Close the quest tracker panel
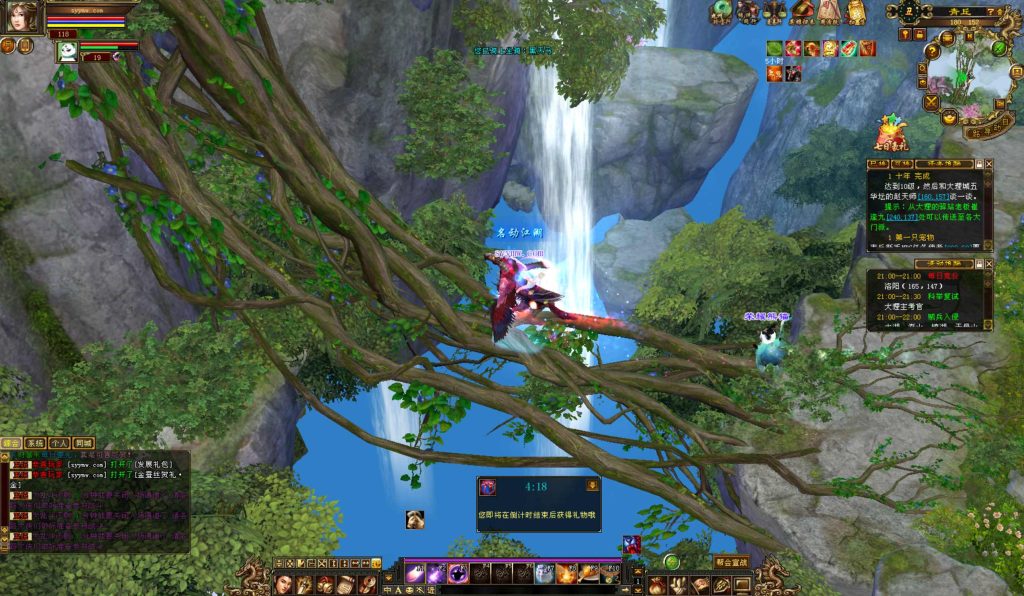 coord(988,163)
